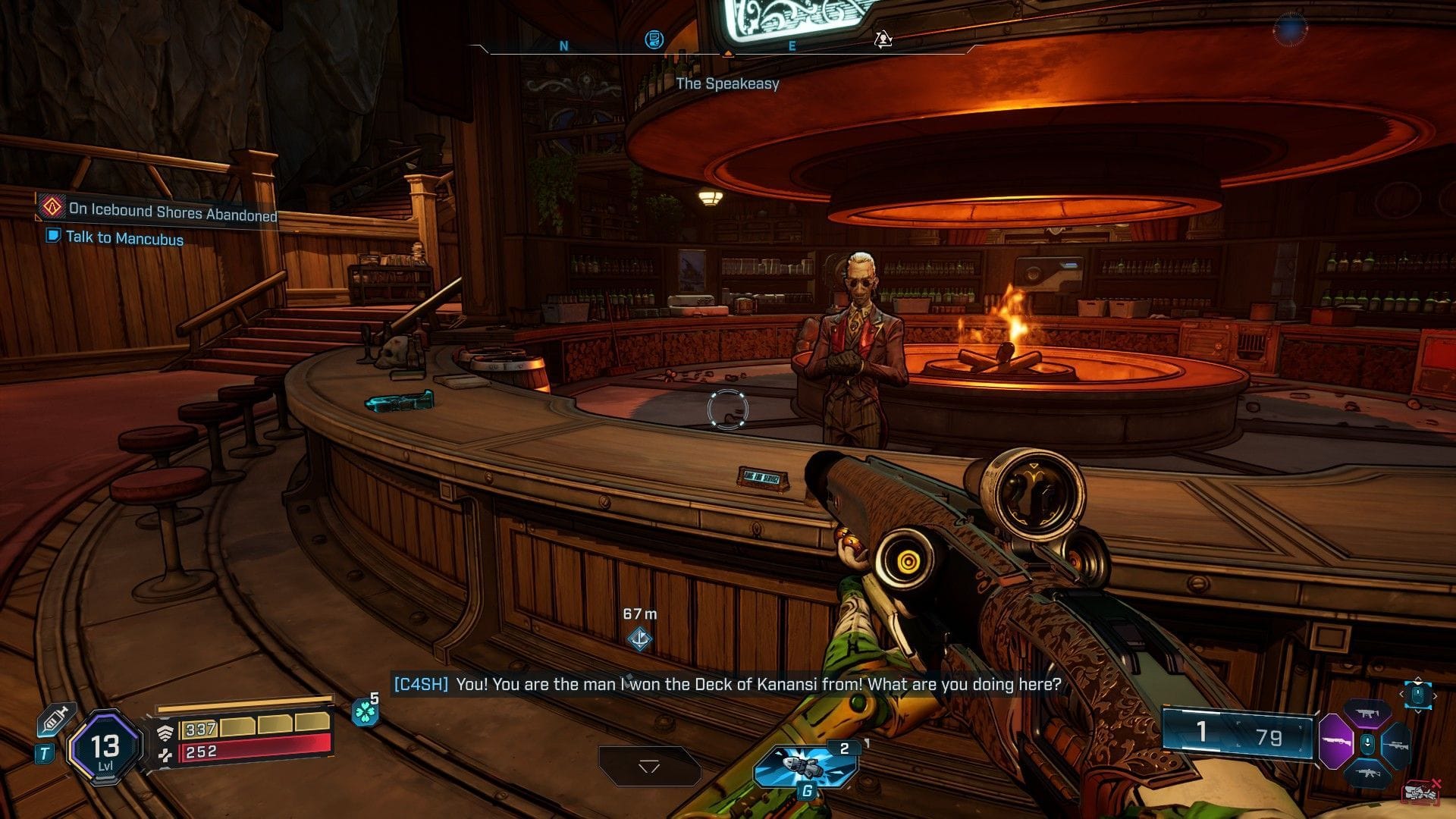This screenshot has width=1456, height=819.
Task: Select the SMG slot in the weapon wheel
Action: (1368, 713)
